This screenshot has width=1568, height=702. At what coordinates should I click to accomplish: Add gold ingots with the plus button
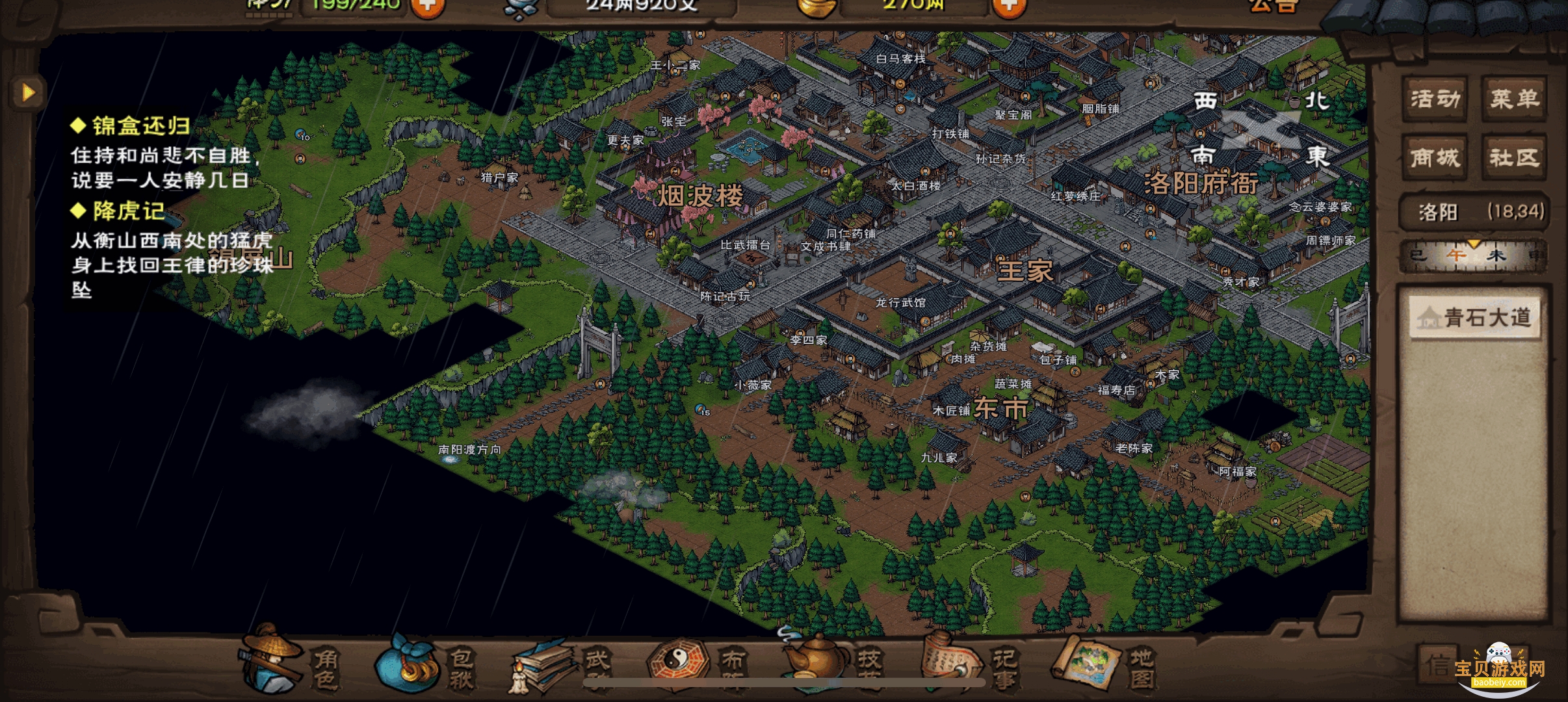point(1008,6)
